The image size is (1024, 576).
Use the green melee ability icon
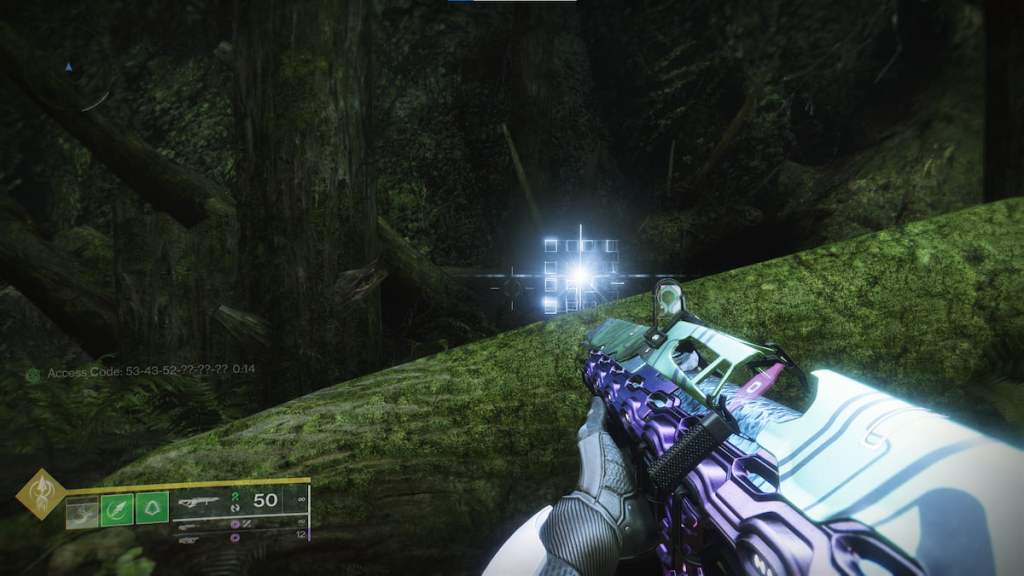tap(117, 511)
